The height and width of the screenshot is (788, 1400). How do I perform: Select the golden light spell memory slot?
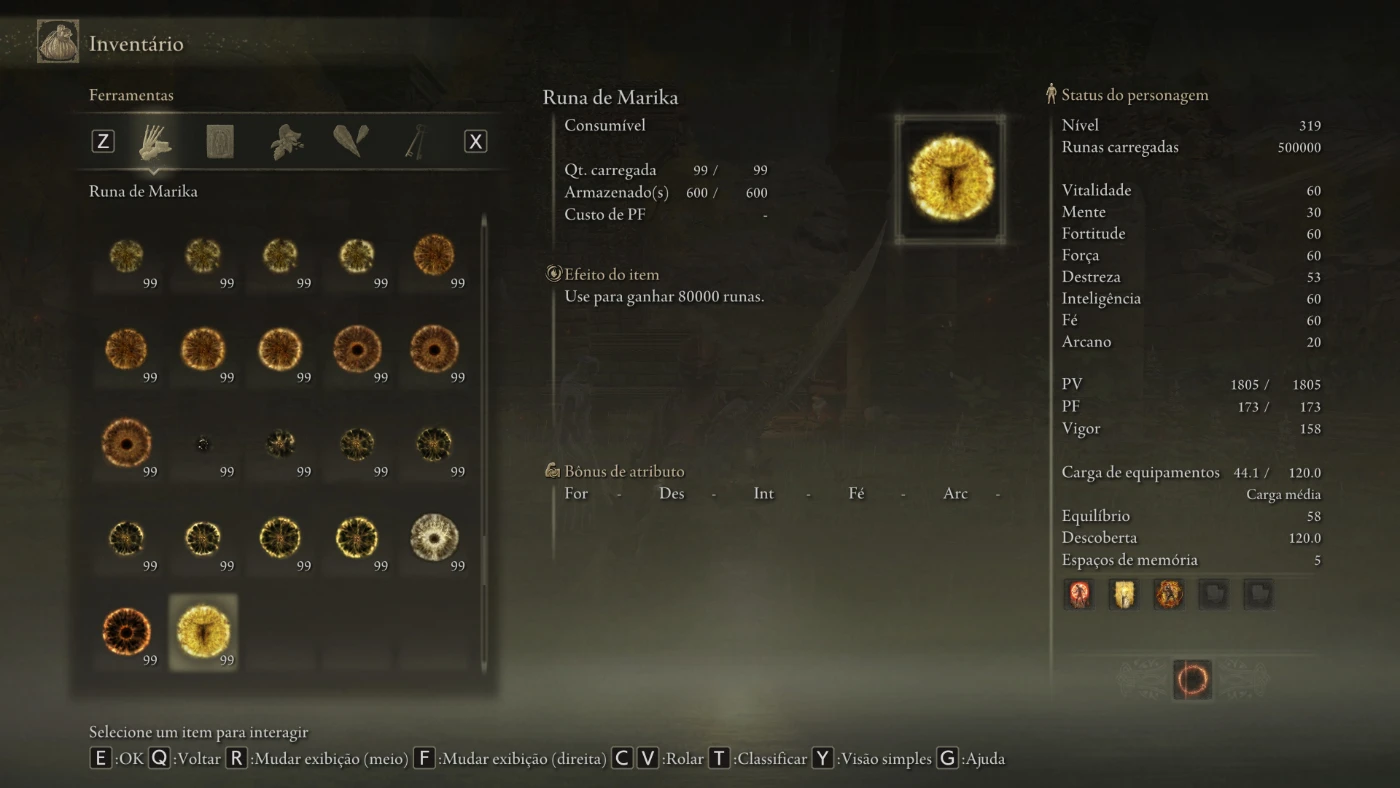point(1124,594)
